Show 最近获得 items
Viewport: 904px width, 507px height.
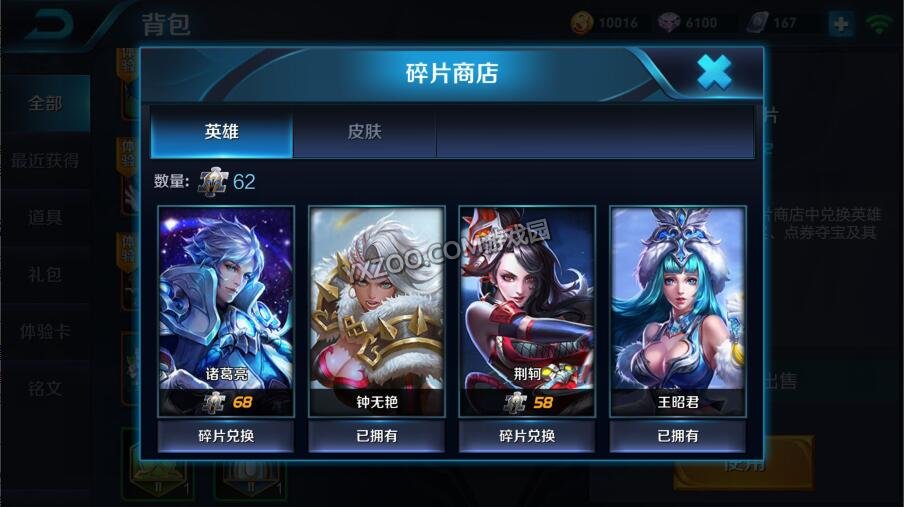[45, 160]
